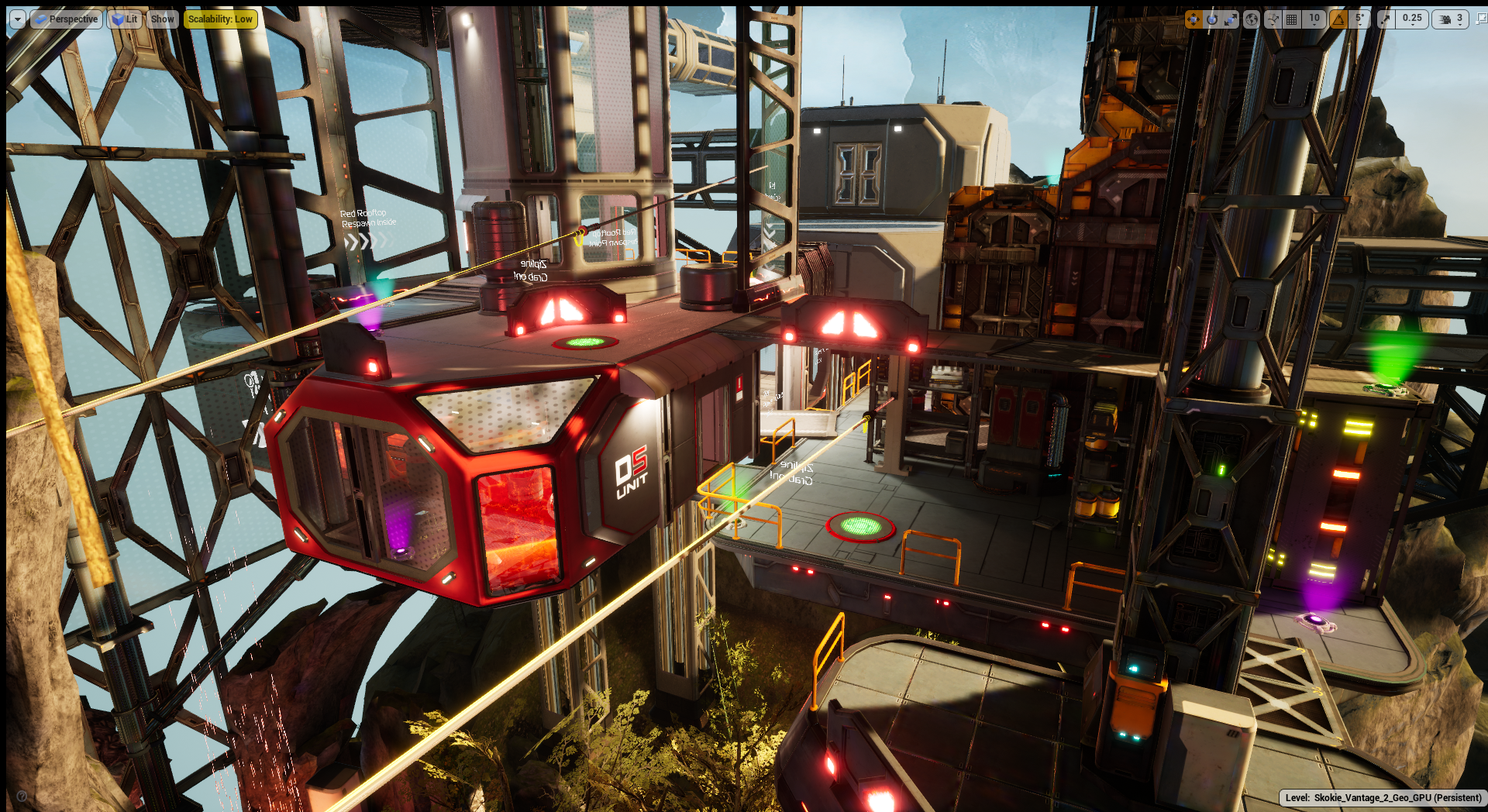Click the Scalability: Low warning button
The height and width of the screenshot is (812, 1488).
220,19
